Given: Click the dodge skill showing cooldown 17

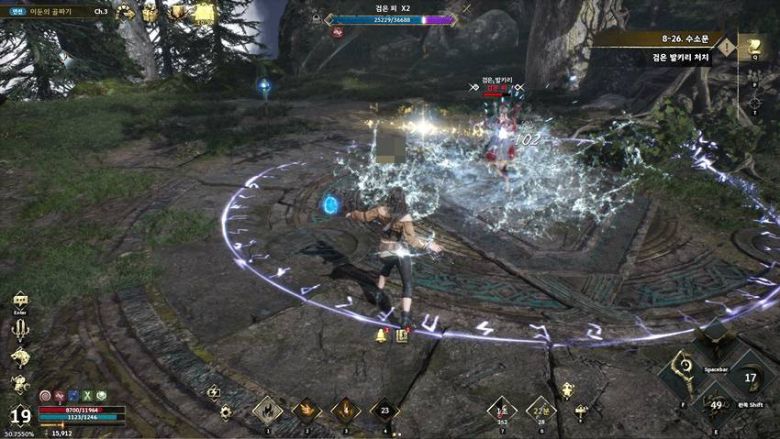Looking at the screenshot, I should point(750,380).
